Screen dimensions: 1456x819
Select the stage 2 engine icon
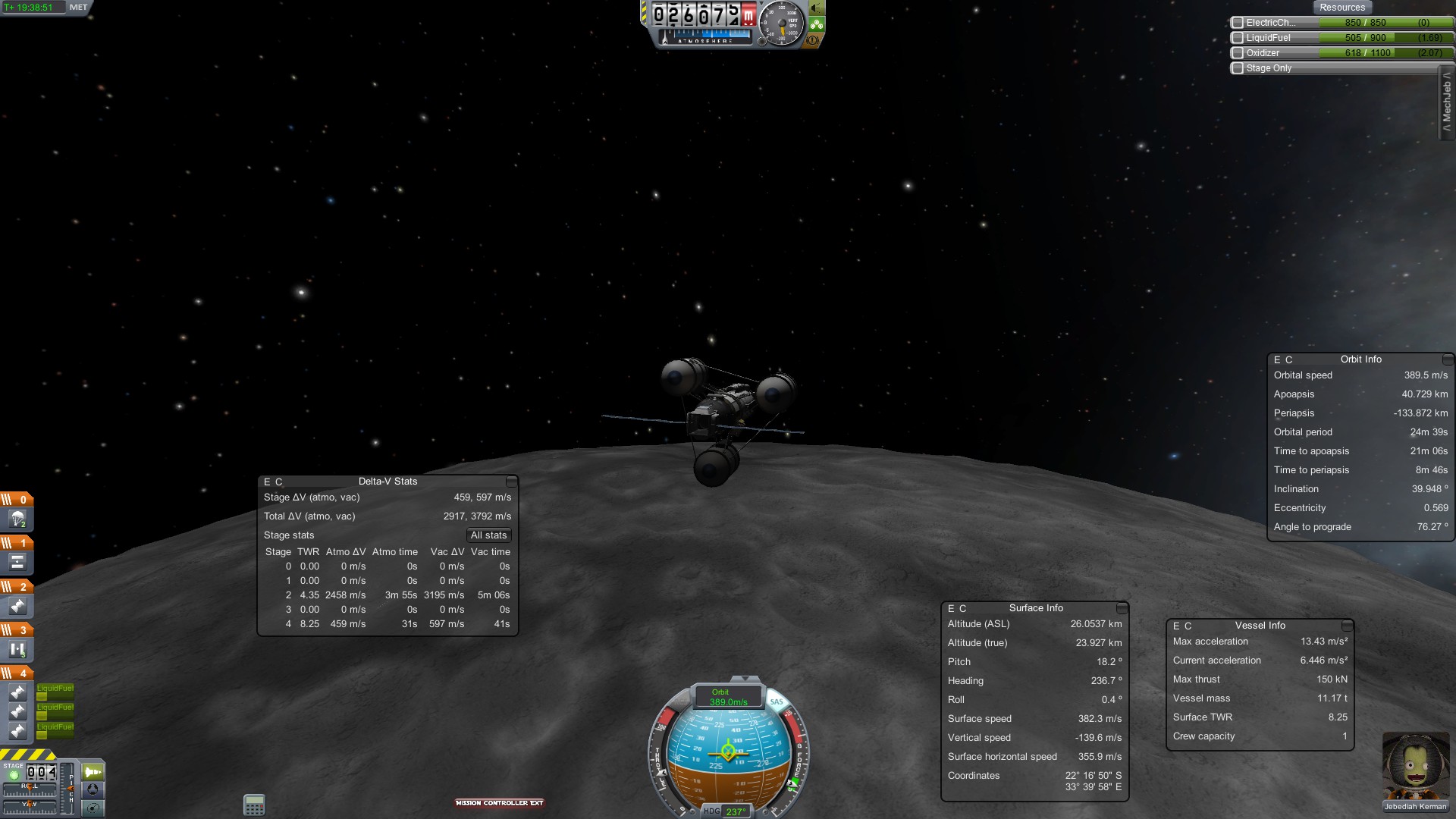pos(17,607)
